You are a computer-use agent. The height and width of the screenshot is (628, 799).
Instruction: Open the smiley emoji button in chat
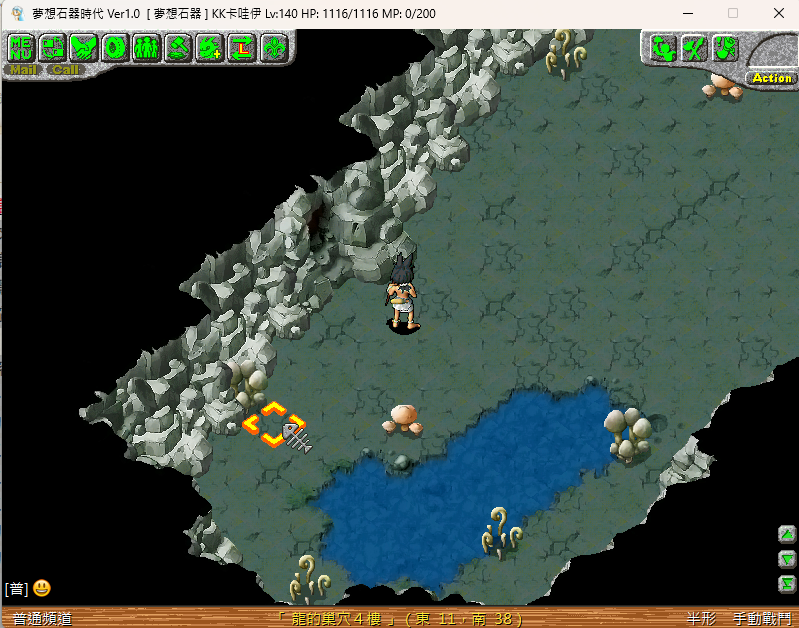[42, 588]
